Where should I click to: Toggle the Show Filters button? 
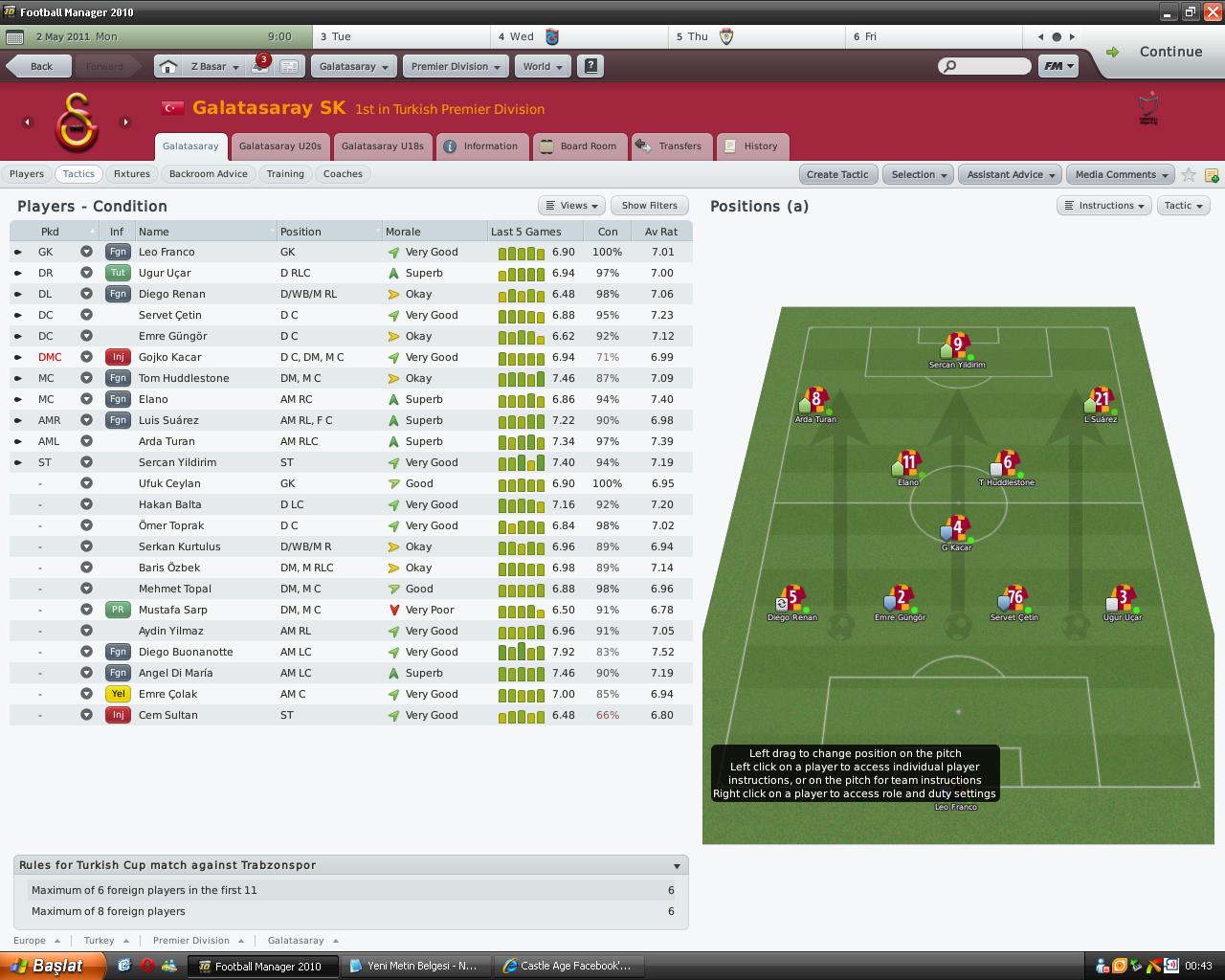[649, 205]
